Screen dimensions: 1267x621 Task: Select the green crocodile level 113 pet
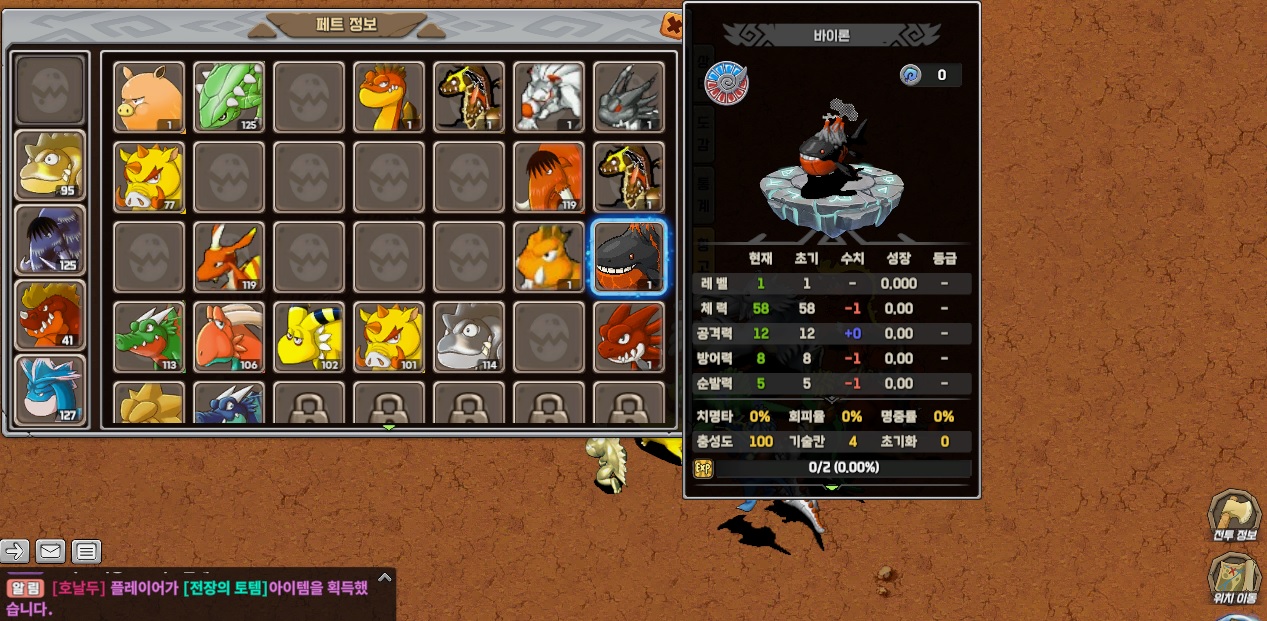click(x=149, y=337)
